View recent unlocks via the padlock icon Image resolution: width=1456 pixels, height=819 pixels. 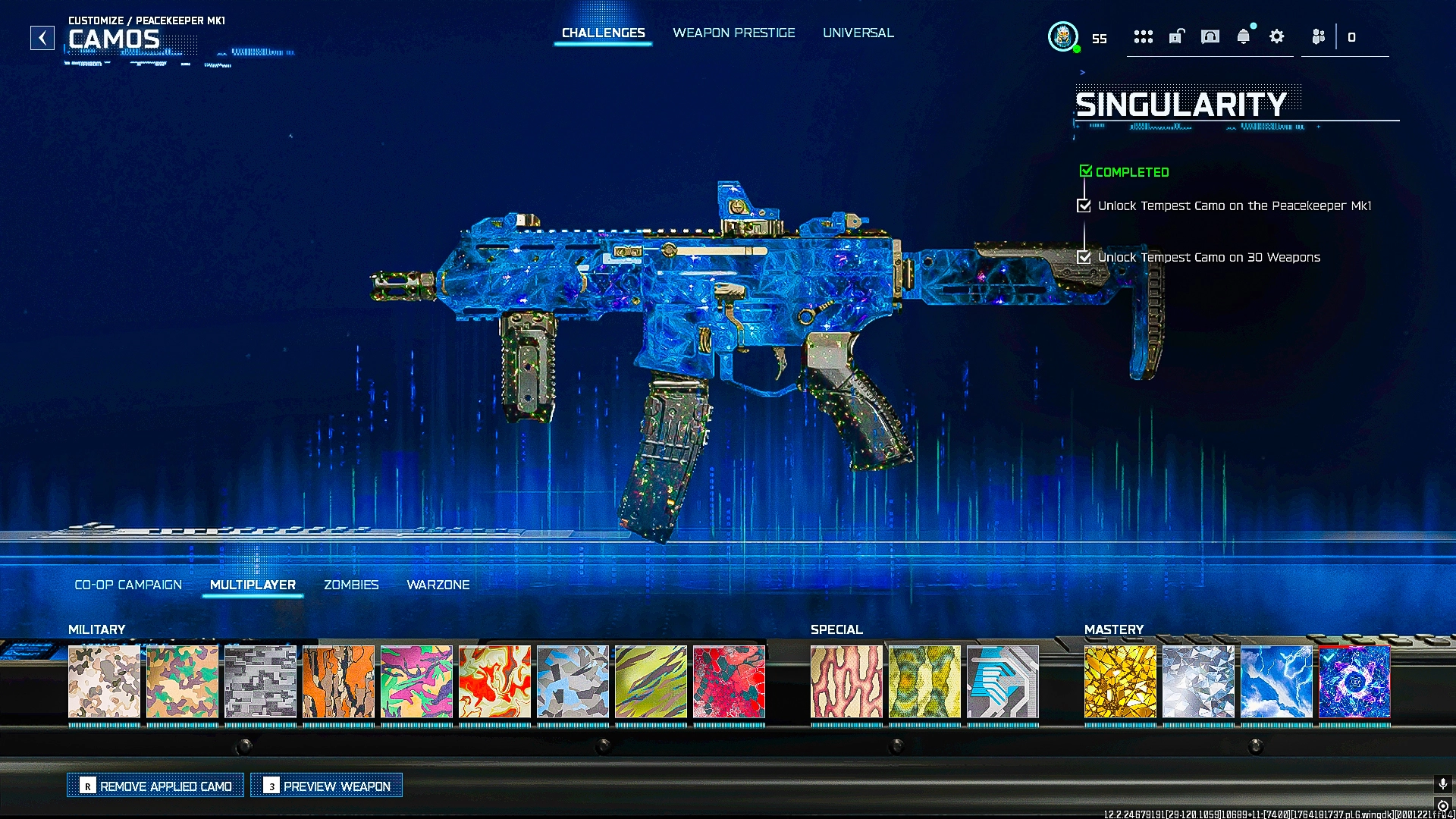coord(1176,36)
